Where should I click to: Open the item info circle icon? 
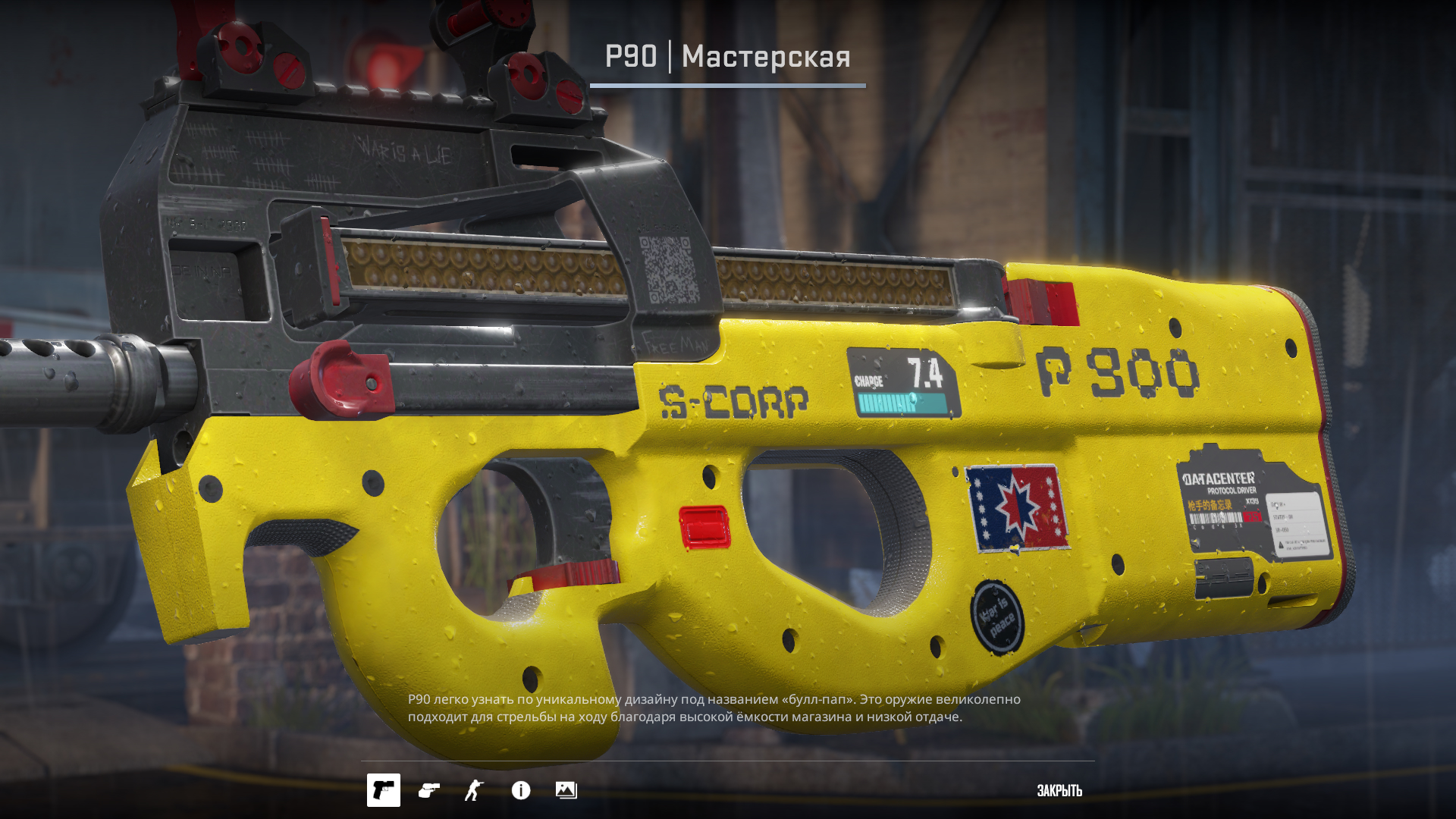click(x=521, y=790)
